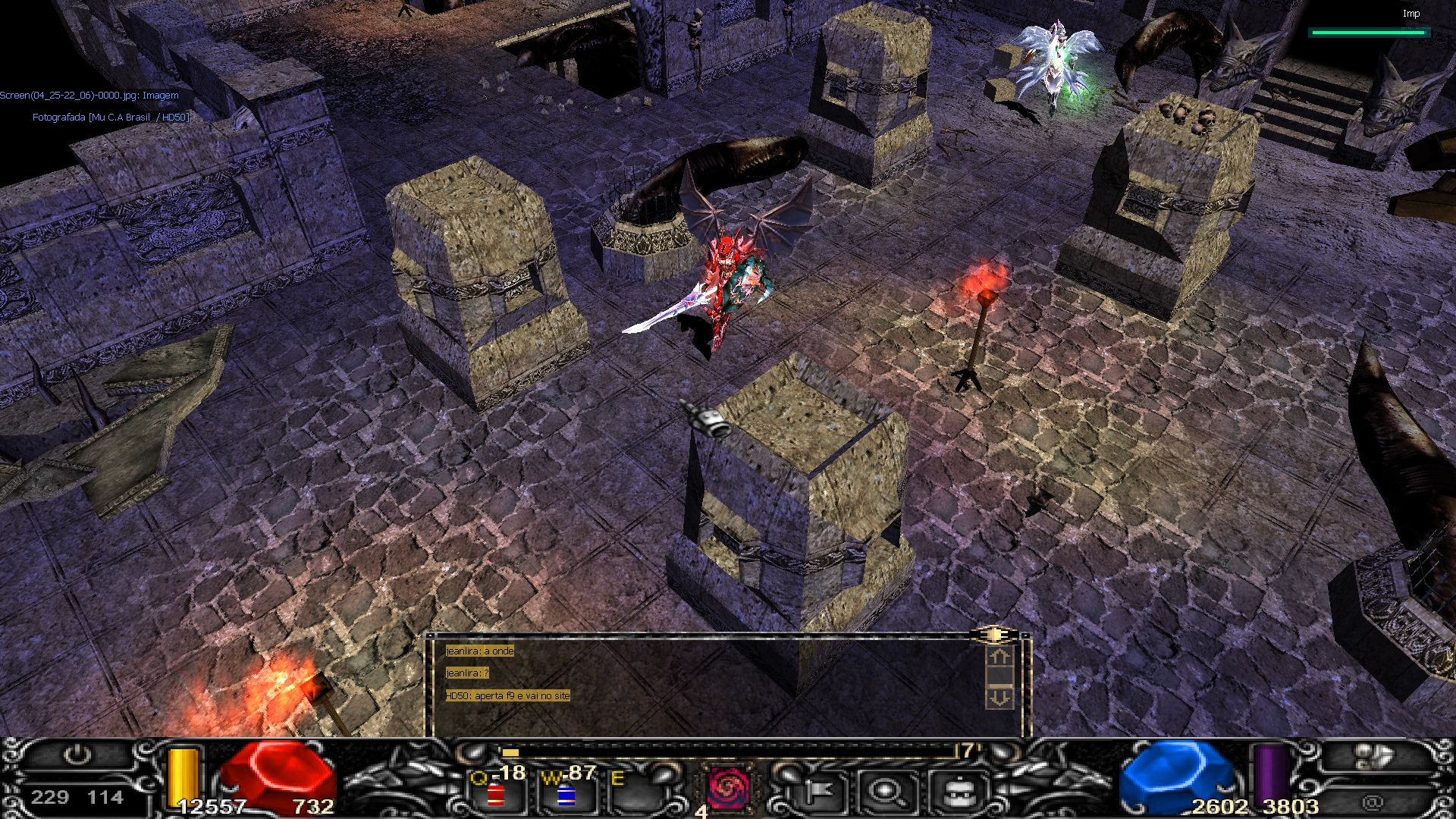Click the @ button in the corner
Image resolution: width=1456 pixels, height=819 pixels.
1372,802
